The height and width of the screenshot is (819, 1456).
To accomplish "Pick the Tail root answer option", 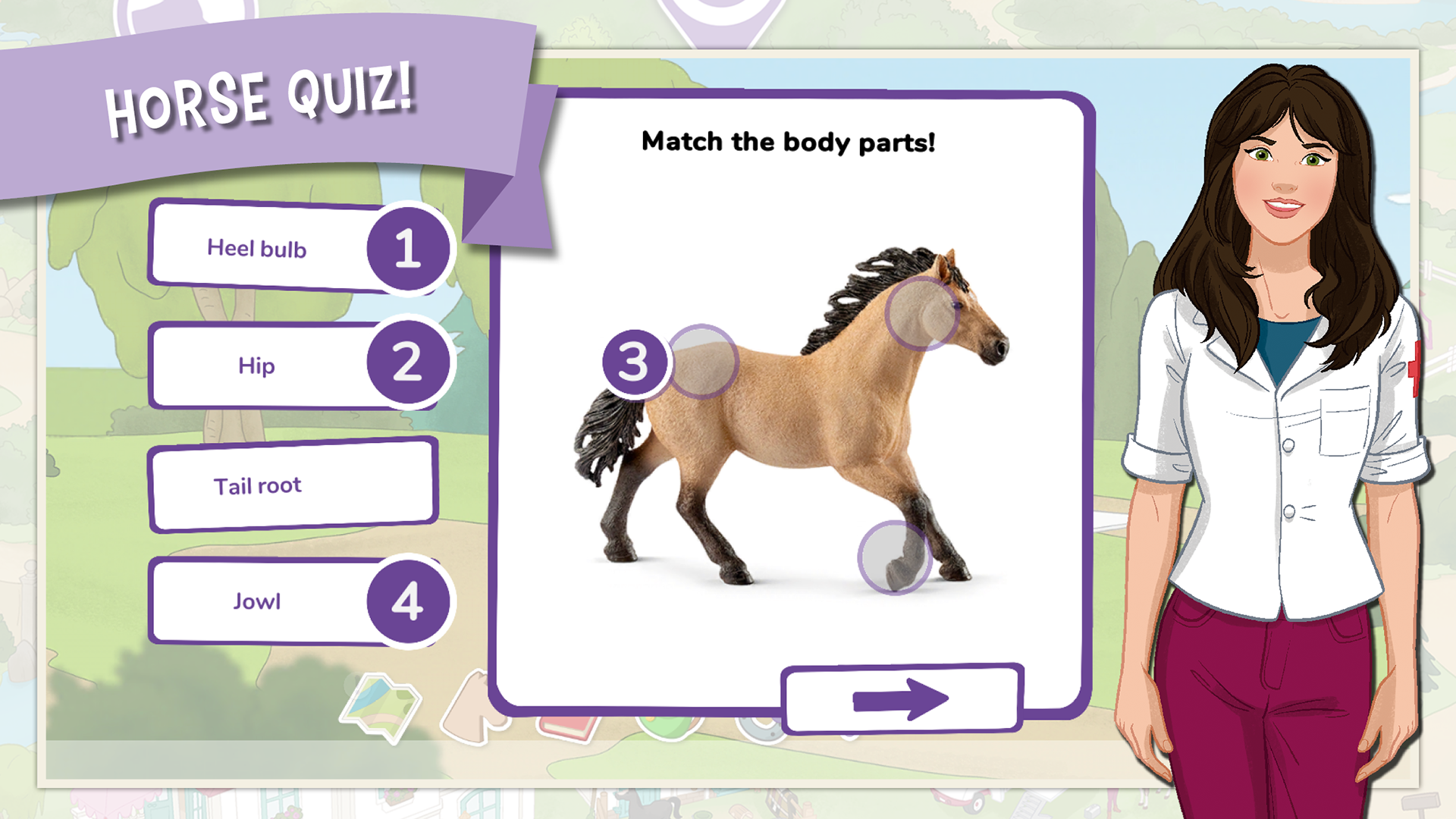I will (x=258, y=485).
